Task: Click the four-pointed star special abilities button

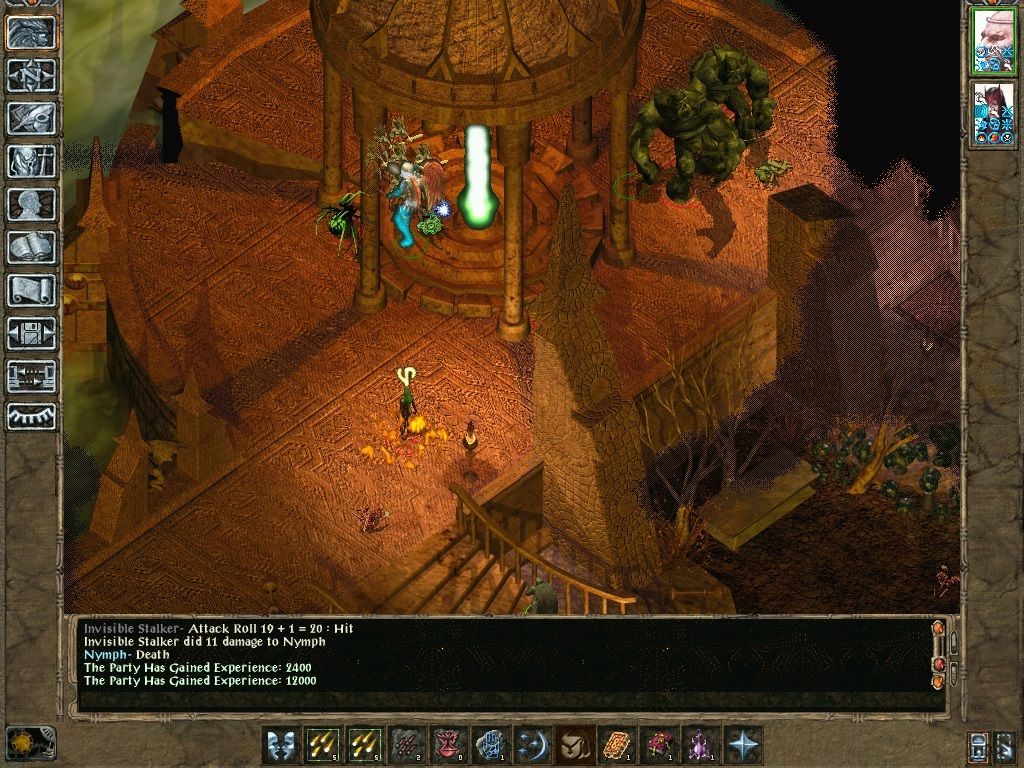Action: tap(742, 745)
